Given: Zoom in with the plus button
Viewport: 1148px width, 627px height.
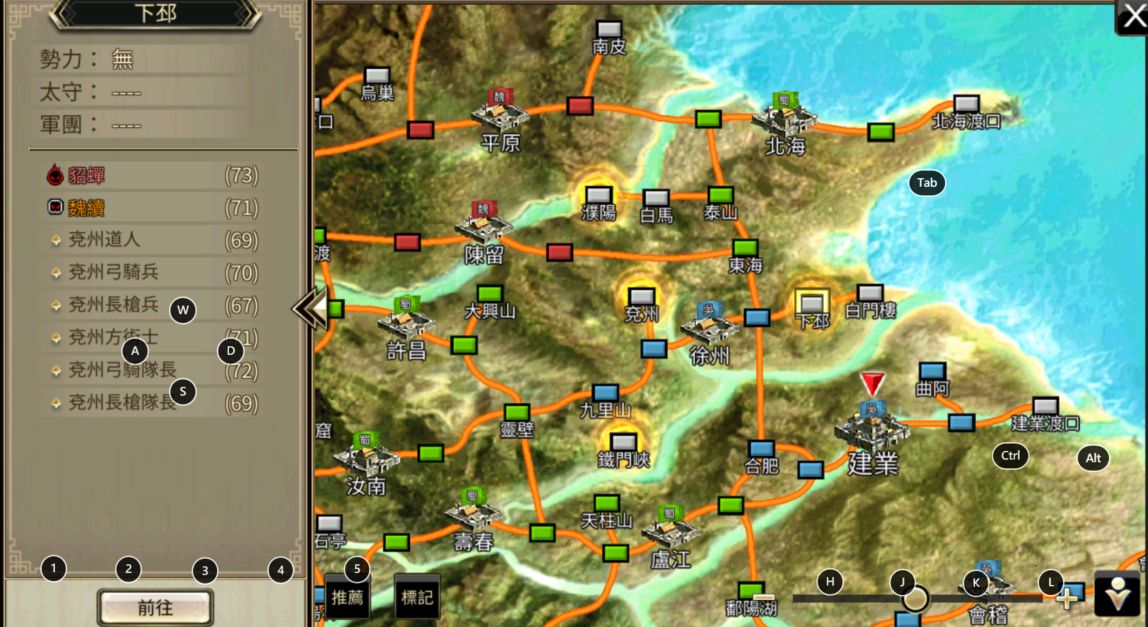Looking at the screenshot, I should pyautogui.click(x=1067, y=599).
